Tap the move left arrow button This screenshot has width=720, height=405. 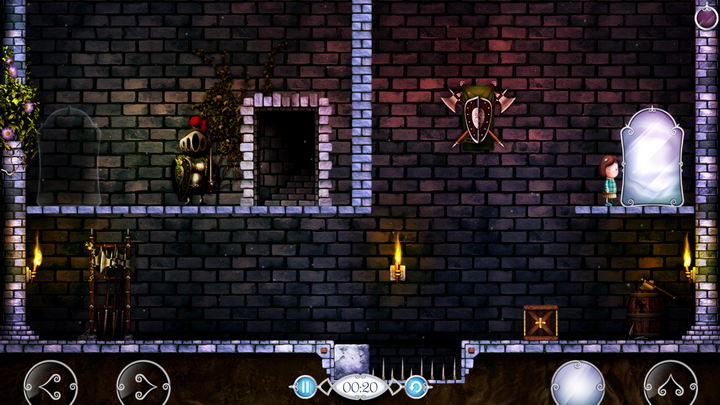click(x=50, y=385)
